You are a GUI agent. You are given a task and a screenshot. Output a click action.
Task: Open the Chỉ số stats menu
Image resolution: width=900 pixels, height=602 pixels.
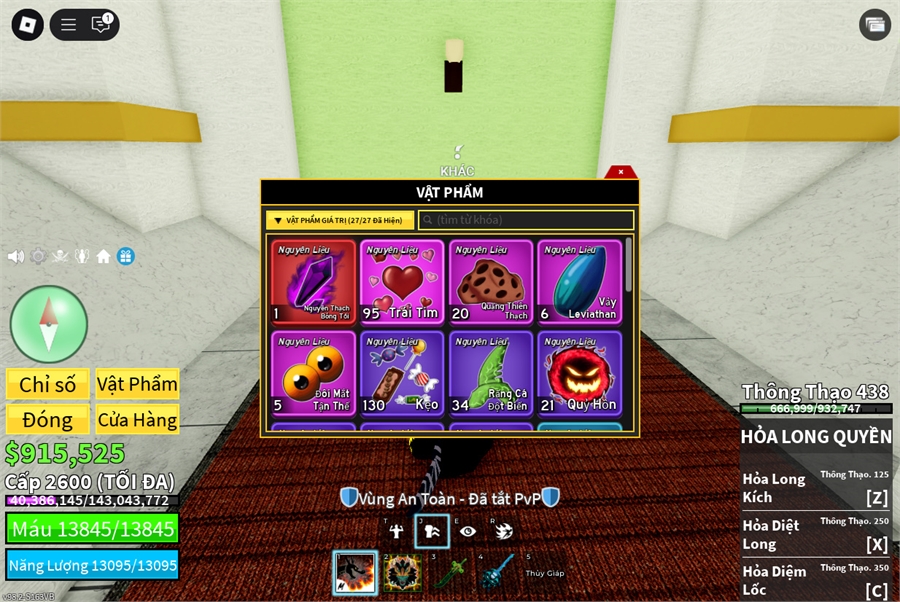tap(48, 385)
